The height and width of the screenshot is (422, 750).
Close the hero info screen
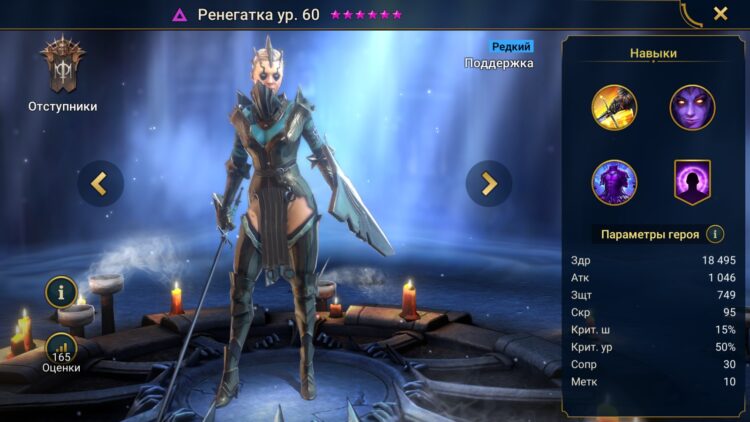720,14
